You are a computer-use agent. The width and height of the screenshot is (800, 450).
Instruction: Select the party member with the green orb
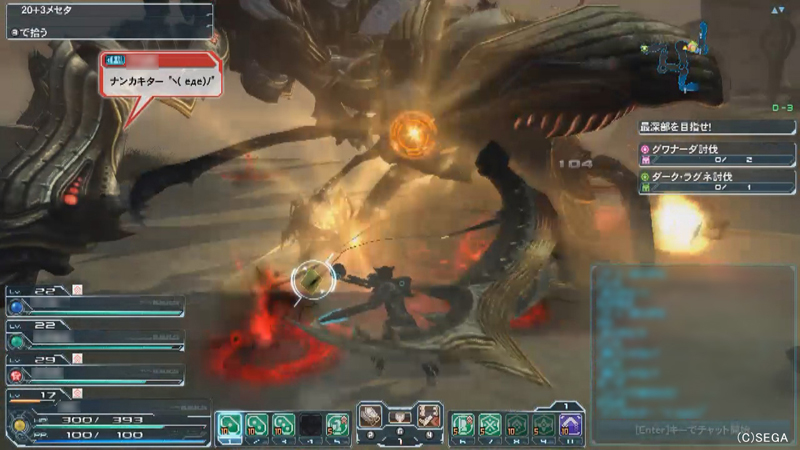coord(95,339)
